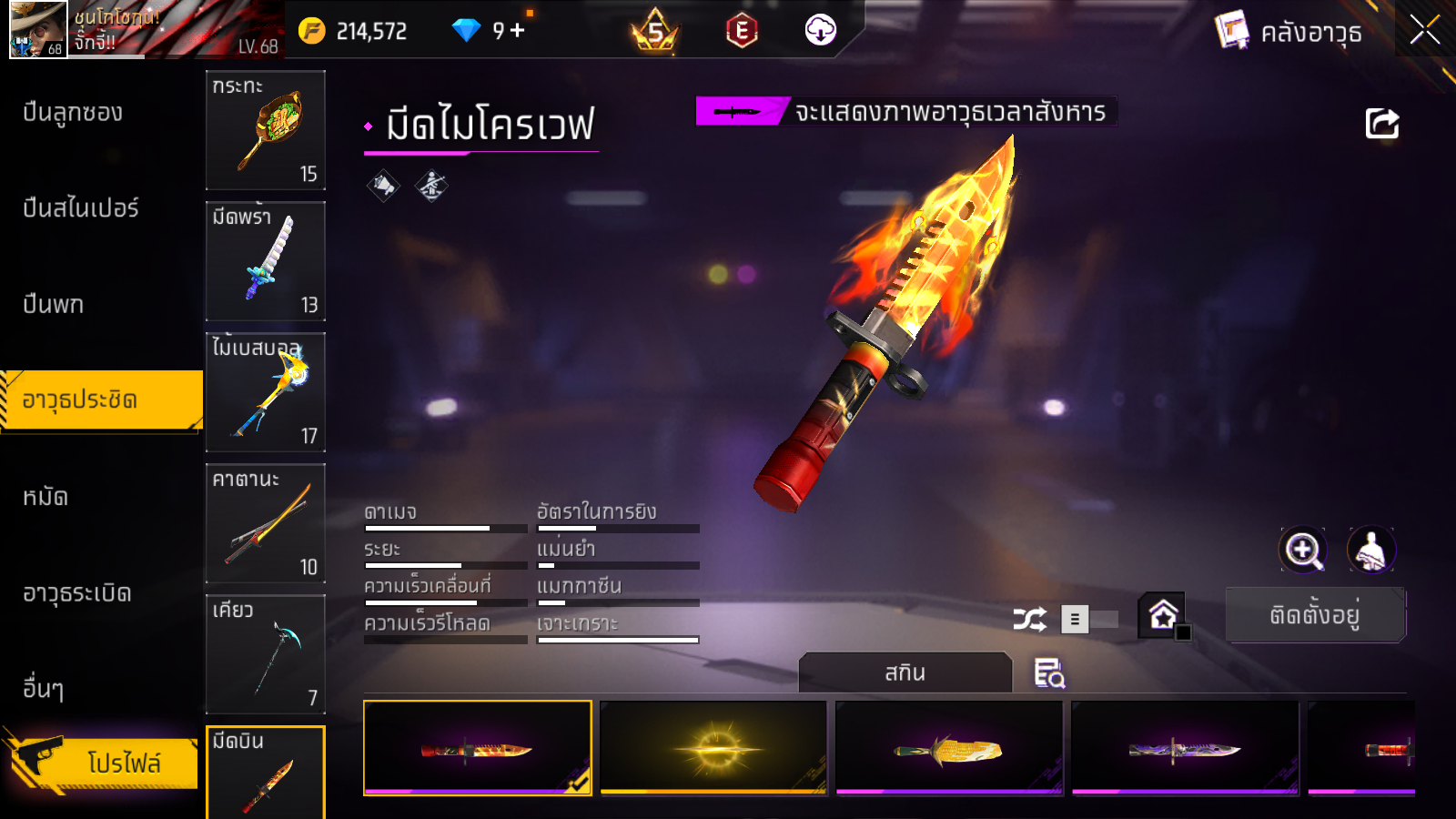This screenshot has height=819, width=1456.
Task: Click the share icon
Action: click(1381, 124)
